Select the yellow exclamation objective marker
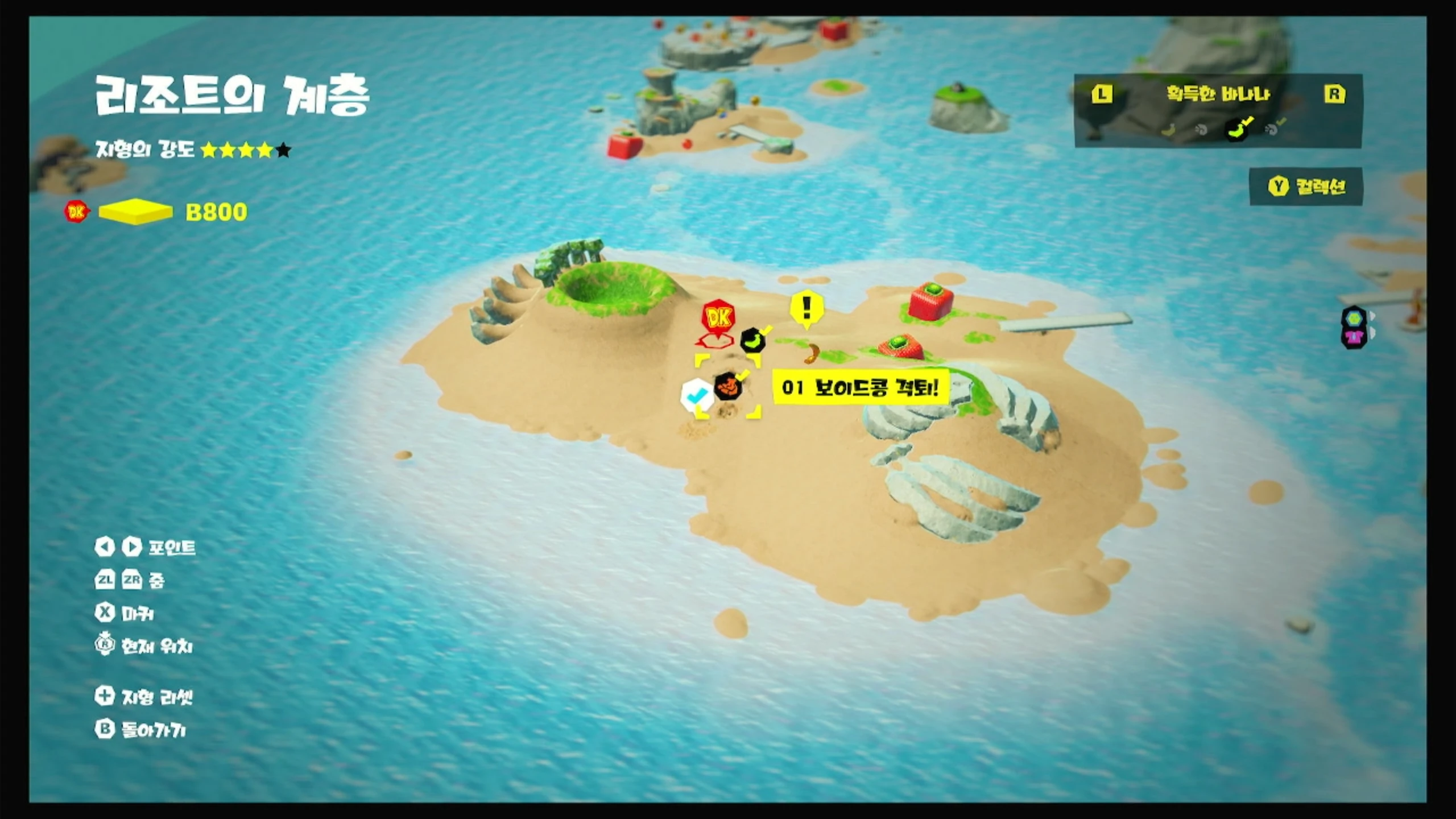Image resolution: width=1456 pixels, height=819 pixels. (x=806, y=308)
